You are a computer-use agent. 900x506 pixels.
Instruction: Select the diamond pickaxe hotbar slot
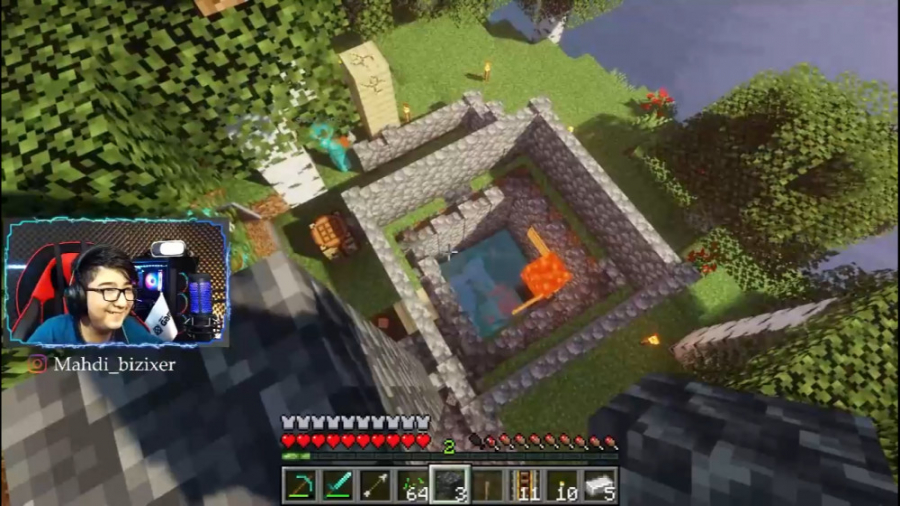300,485
